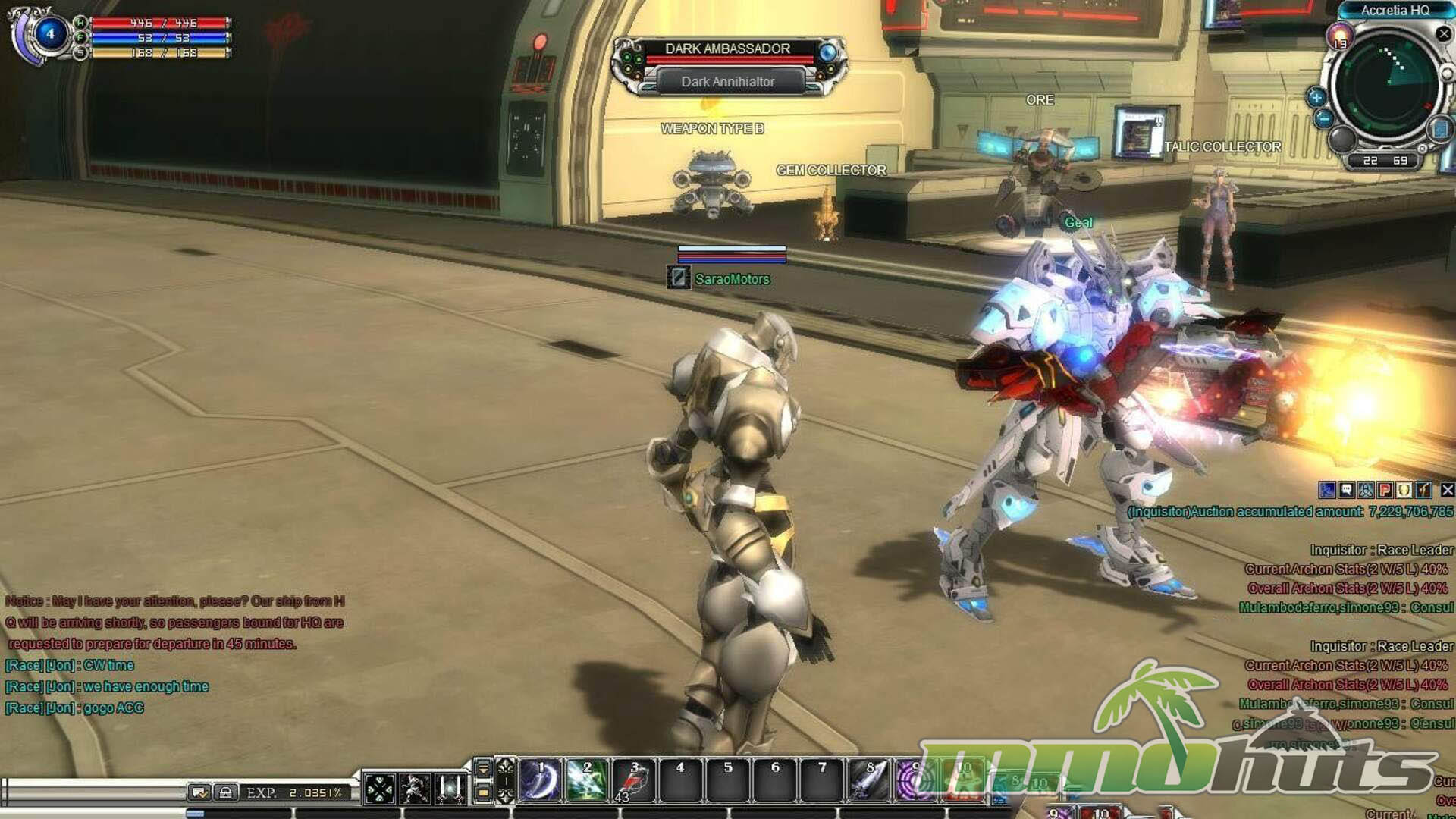1456x819 pixels.
Task: Click the minimap's zoom-in plus button
Action: [x=1316, y=97]
